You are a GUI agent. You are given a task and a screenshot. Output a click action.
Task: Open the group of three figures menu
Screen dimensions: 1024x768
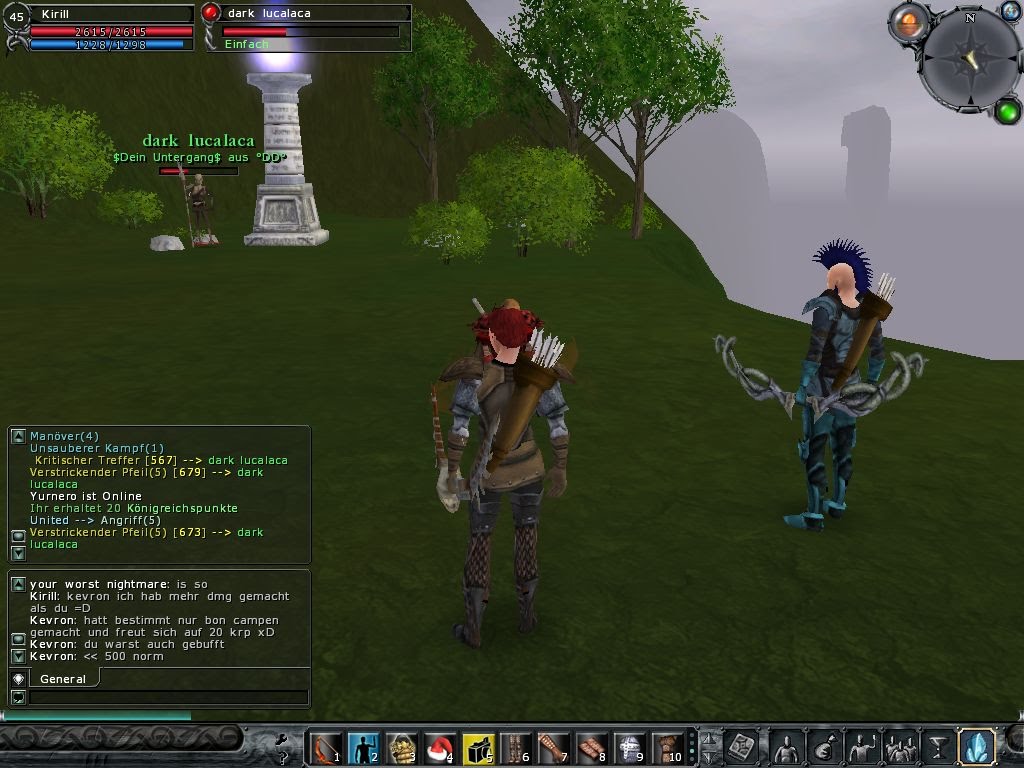(900, 747)
